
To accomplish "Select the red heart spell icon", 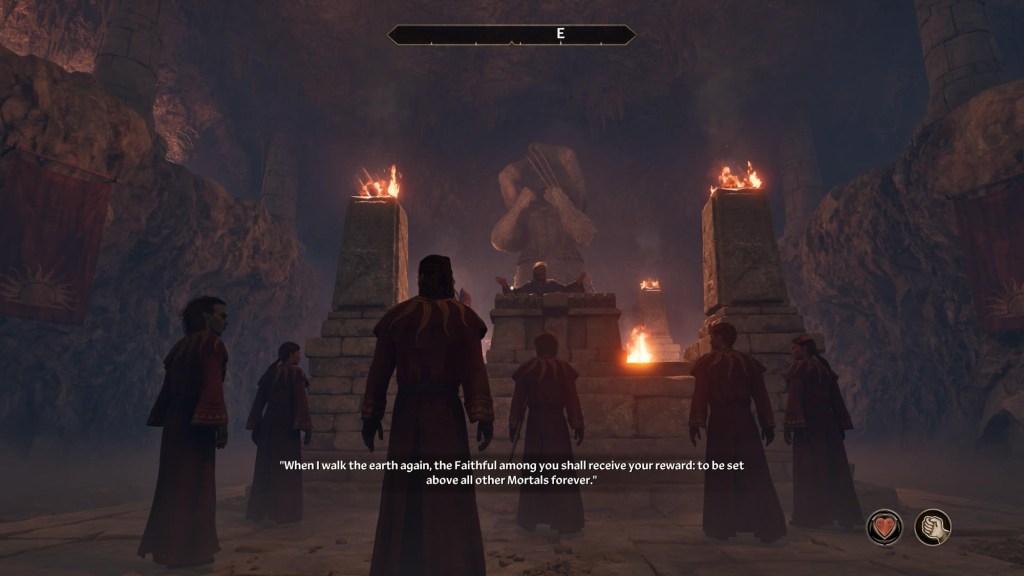I will (x=884, y=527).
